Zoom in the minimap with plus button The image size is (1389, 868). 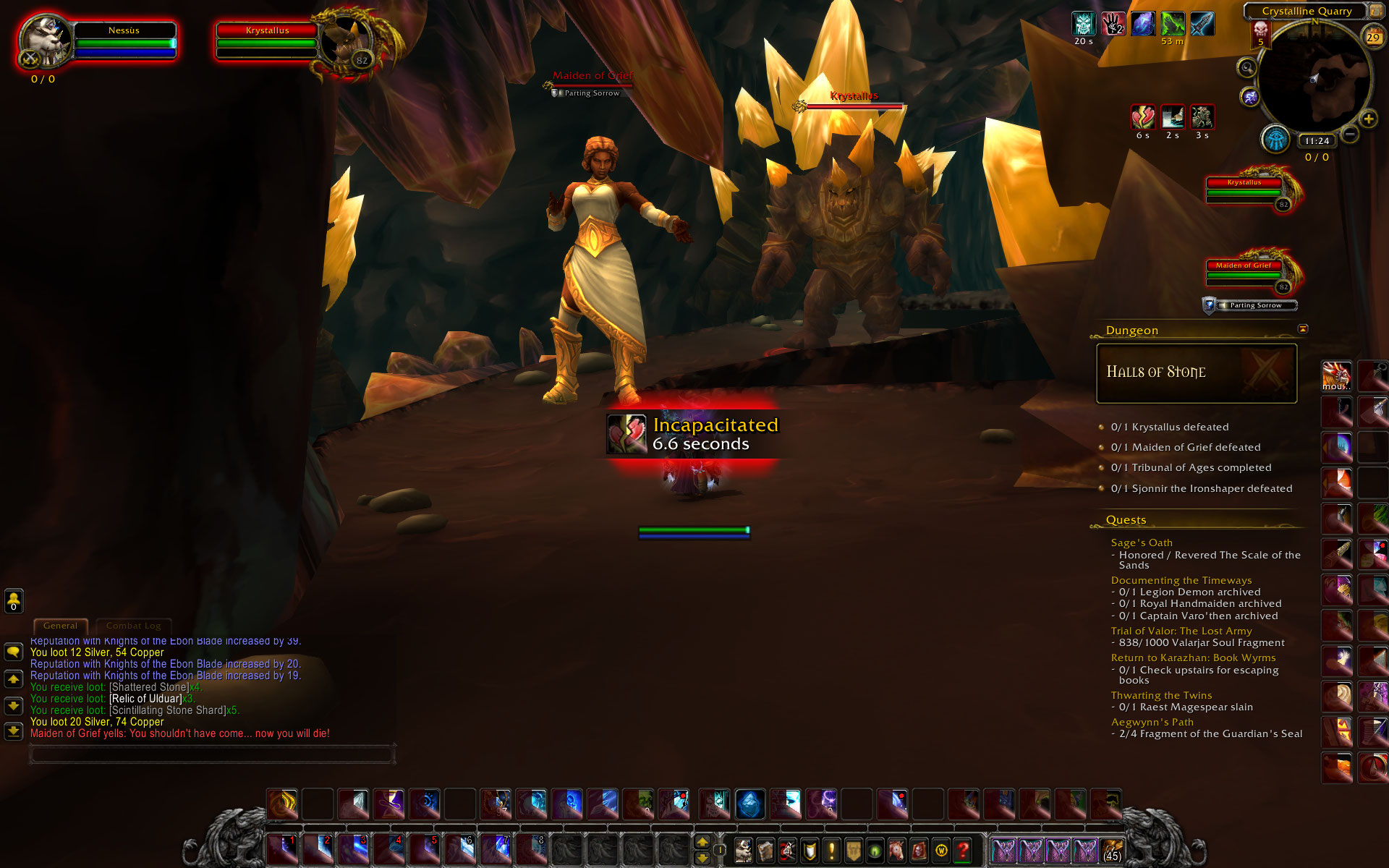point(1368,119)
